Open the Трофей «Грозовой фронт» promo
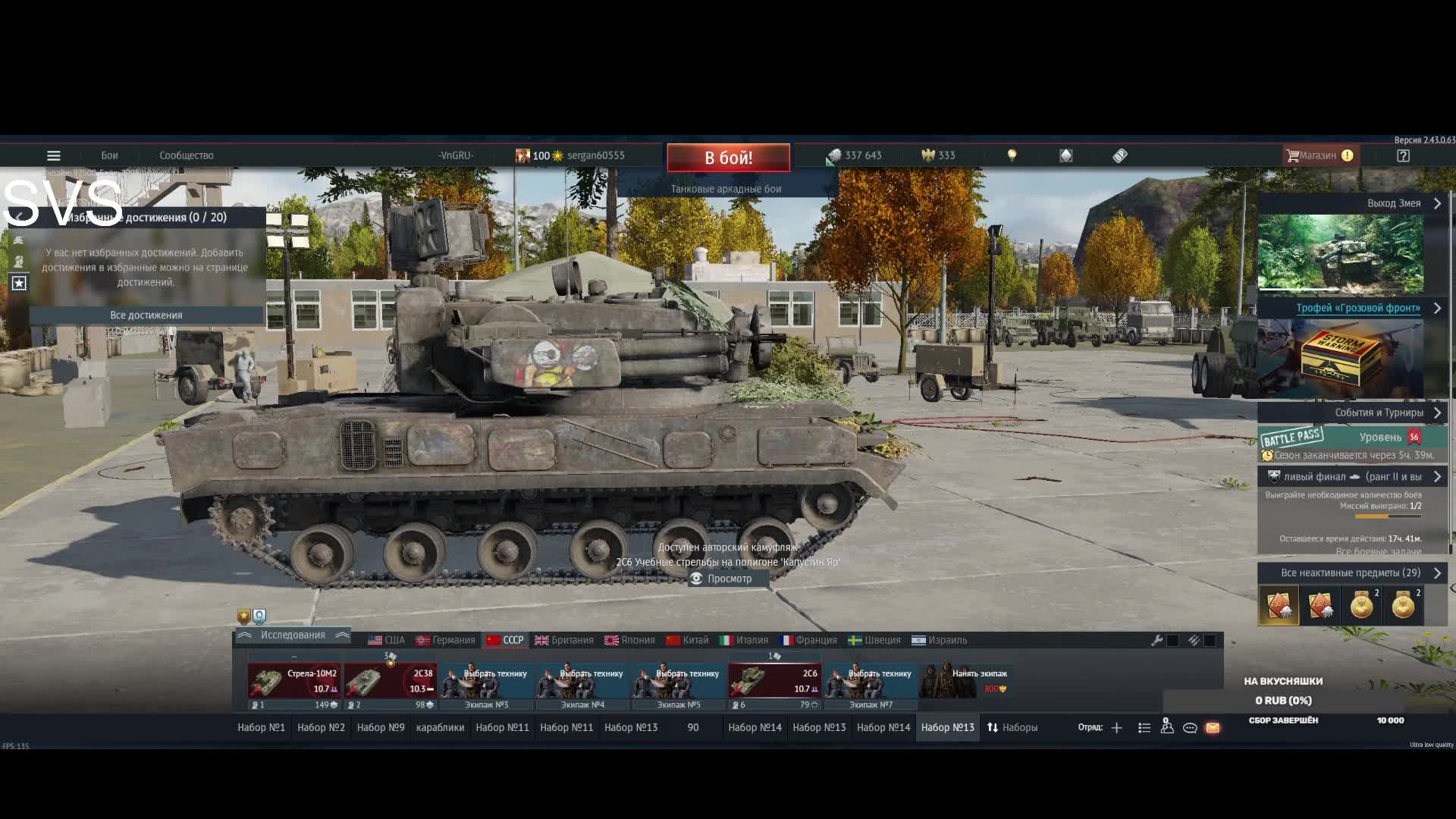The height and width of the screenshot is (819, 1456). (x=1357, y=308)
